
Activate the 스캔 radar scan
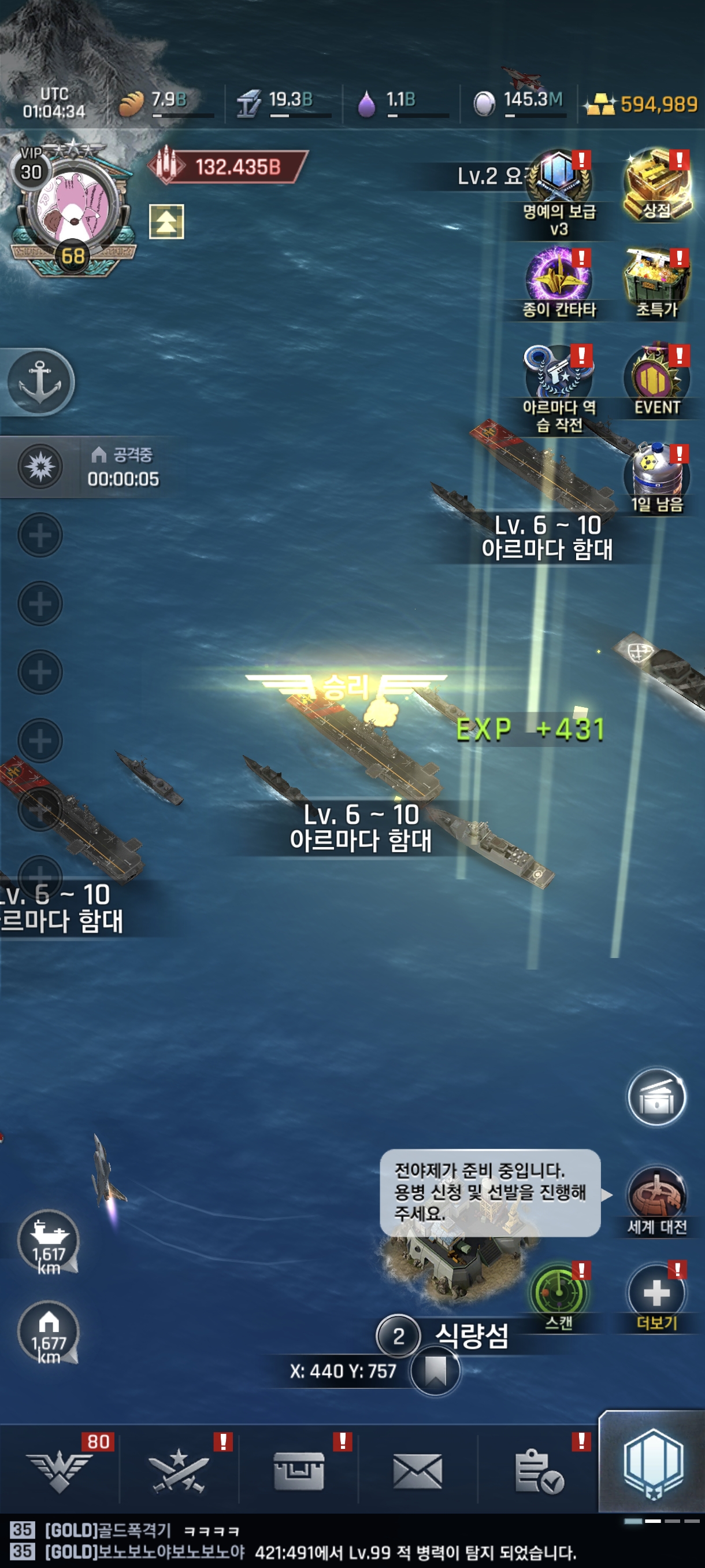click(558, 1296)
